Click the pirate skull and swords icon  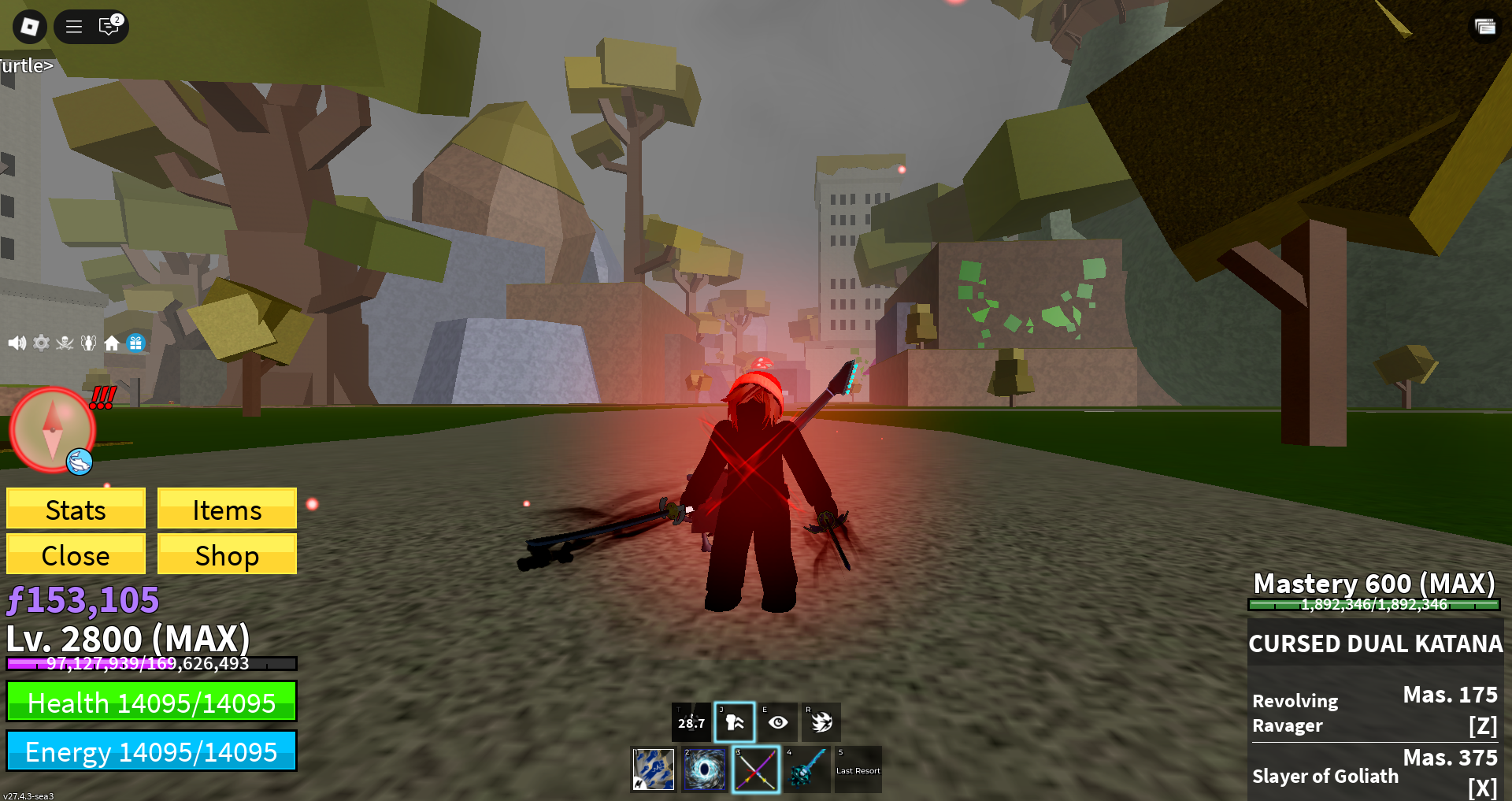click(65, 343)
